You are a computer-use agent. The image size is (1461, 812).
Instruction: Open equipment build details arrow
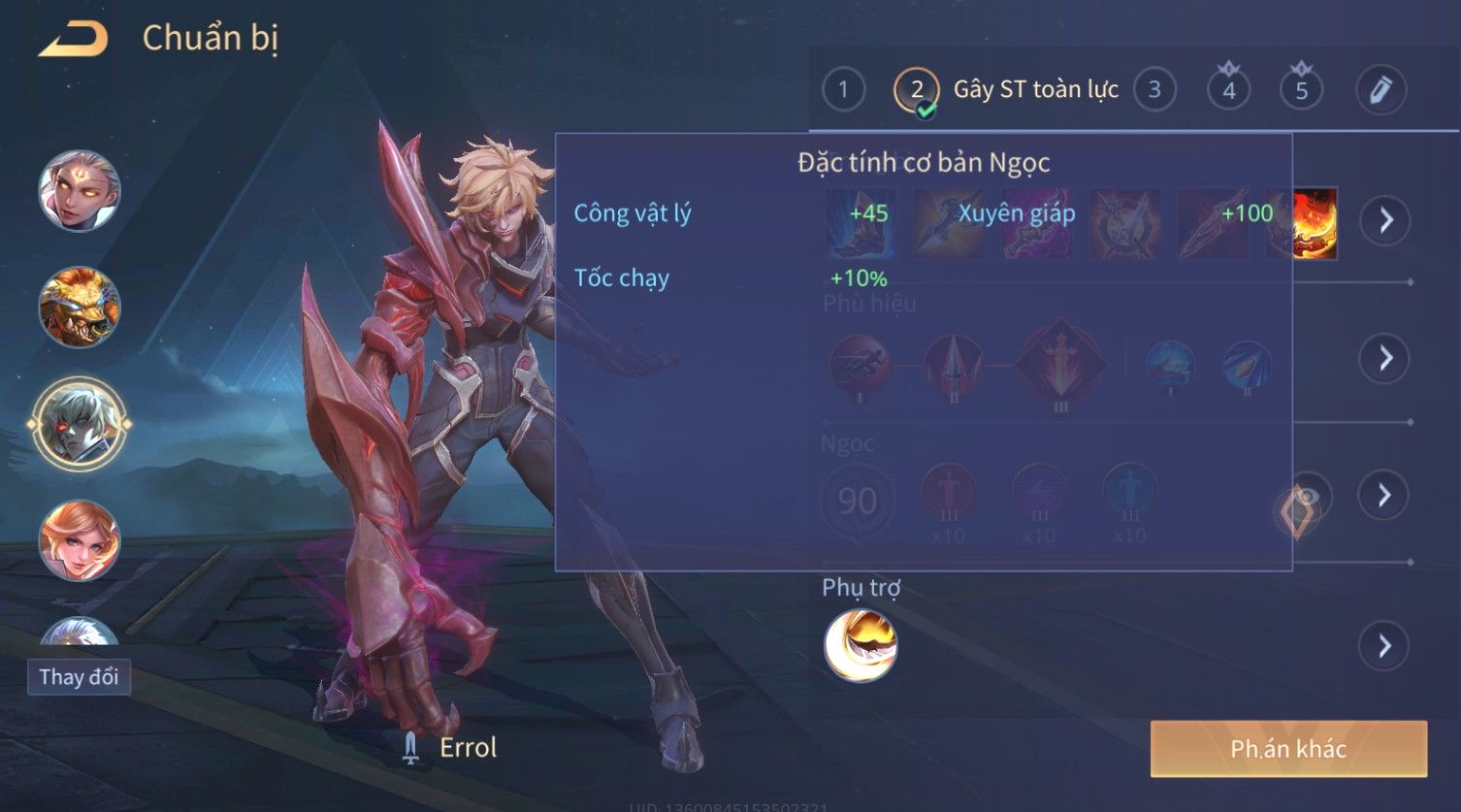click(1384, 221)
